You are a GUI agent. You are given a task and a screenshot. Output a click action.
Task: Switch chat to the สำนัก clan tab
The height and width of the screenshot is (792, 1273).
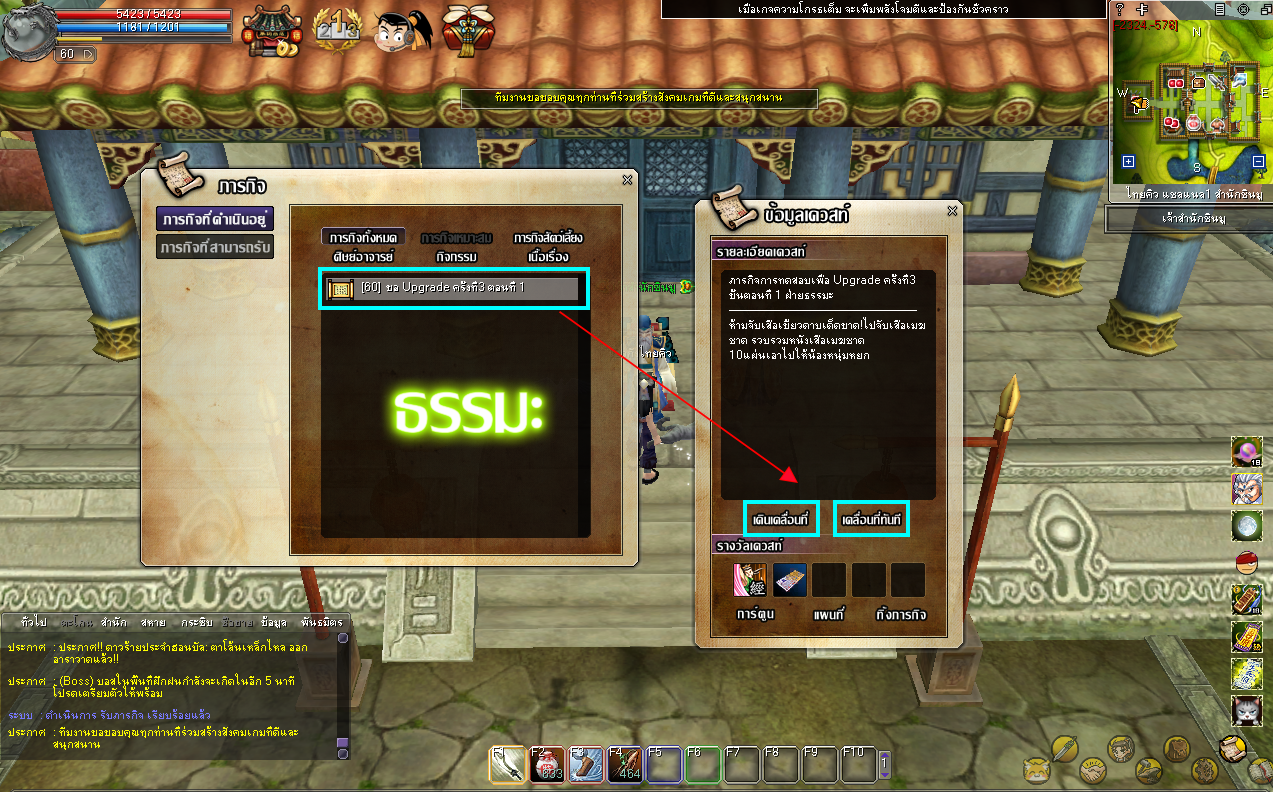pos(113,622)
